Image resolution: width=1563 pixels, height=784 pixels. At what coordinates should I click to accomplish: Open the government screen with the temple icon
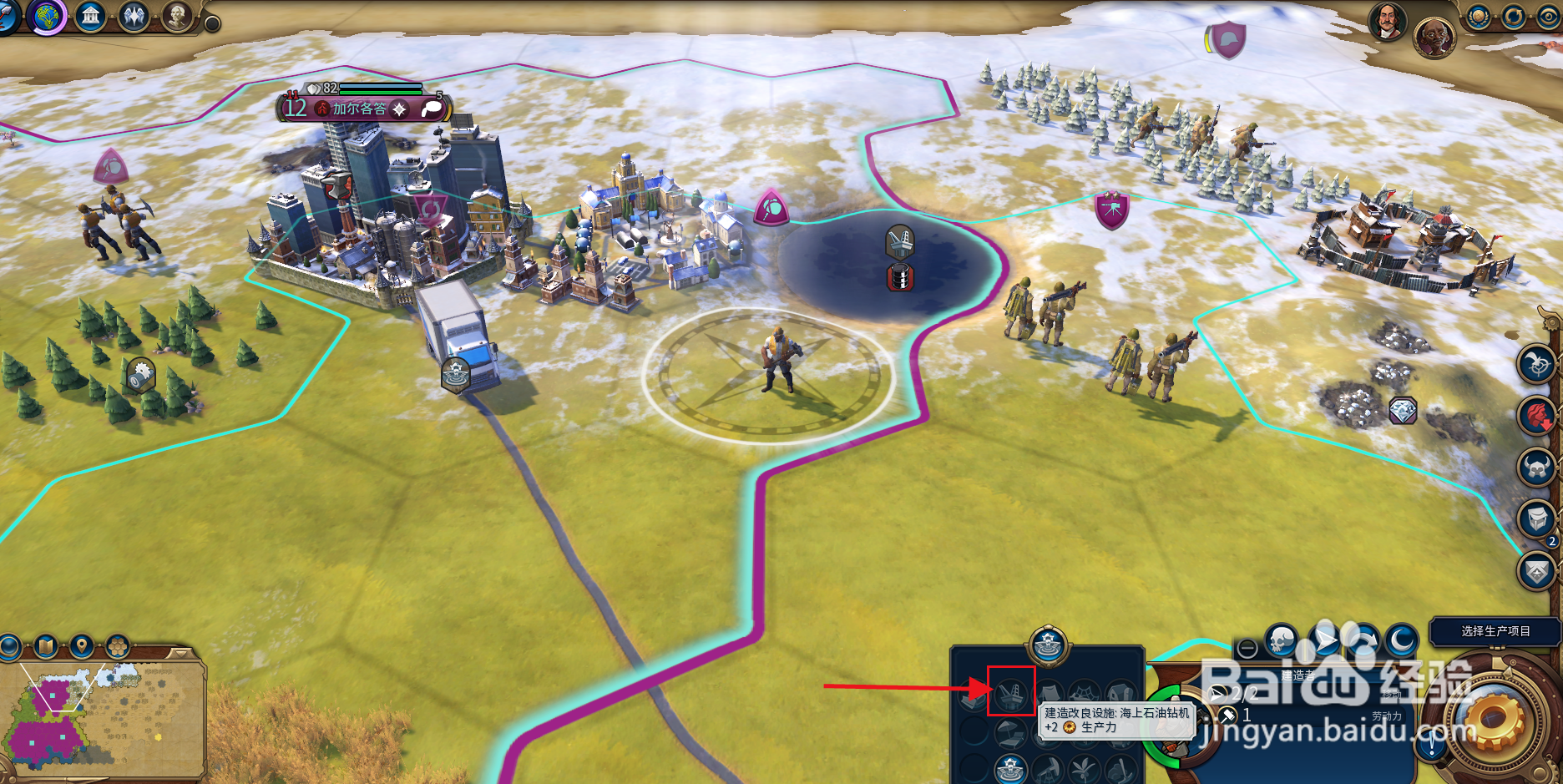(x=90, y=16)
